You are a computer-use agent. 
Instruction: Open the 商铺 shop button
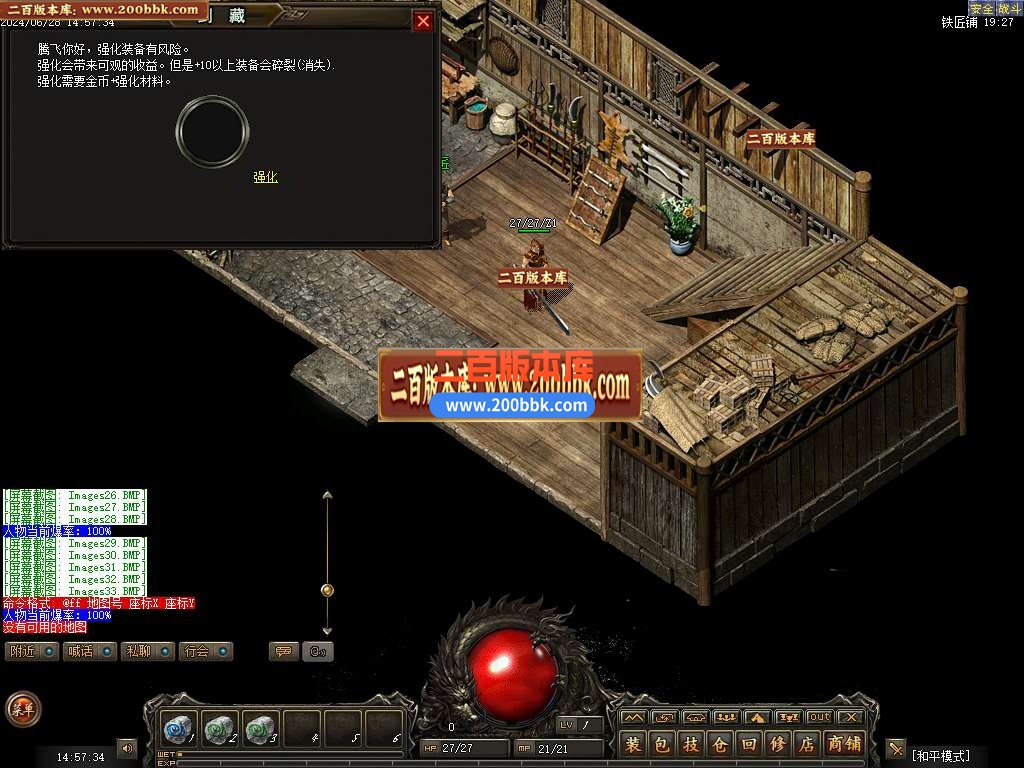coord(844,744)
